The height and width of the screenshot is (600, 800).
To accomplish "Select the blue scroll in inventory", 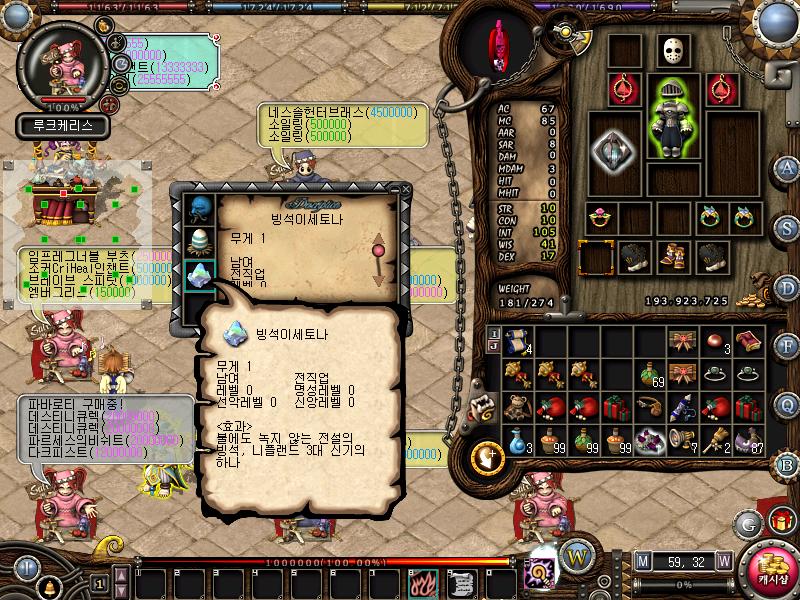I will 517,341.
